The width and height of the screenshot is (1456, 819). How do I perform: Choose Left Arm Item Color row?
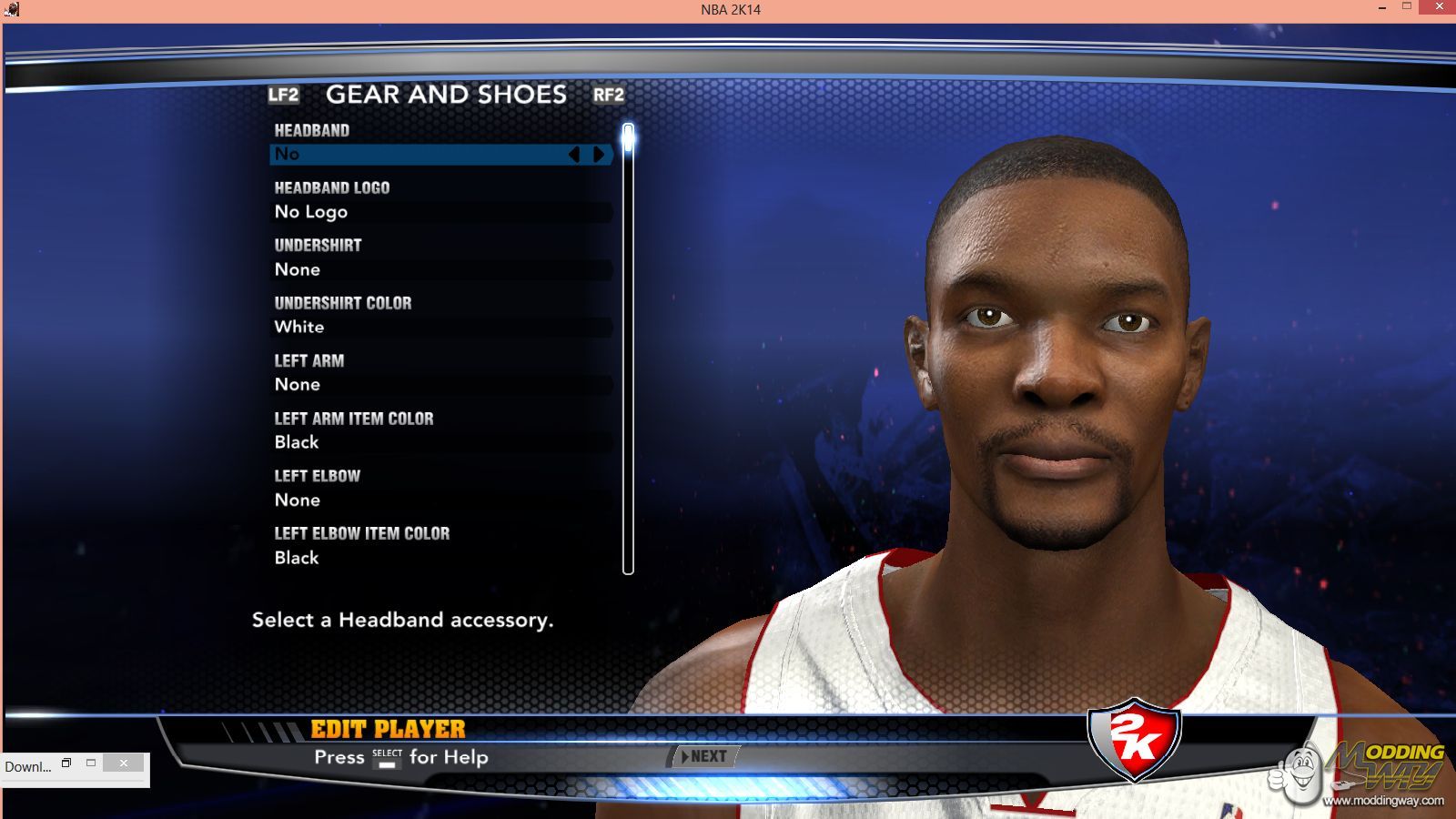point(441,442)
